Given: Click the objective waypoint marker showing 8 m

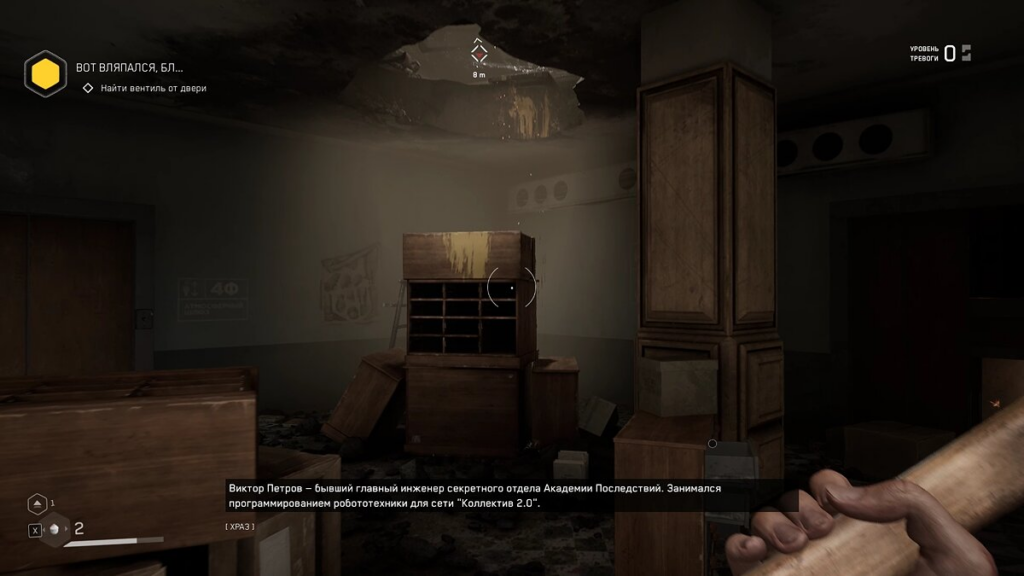Looking at the screenshot, I should 480,53.
